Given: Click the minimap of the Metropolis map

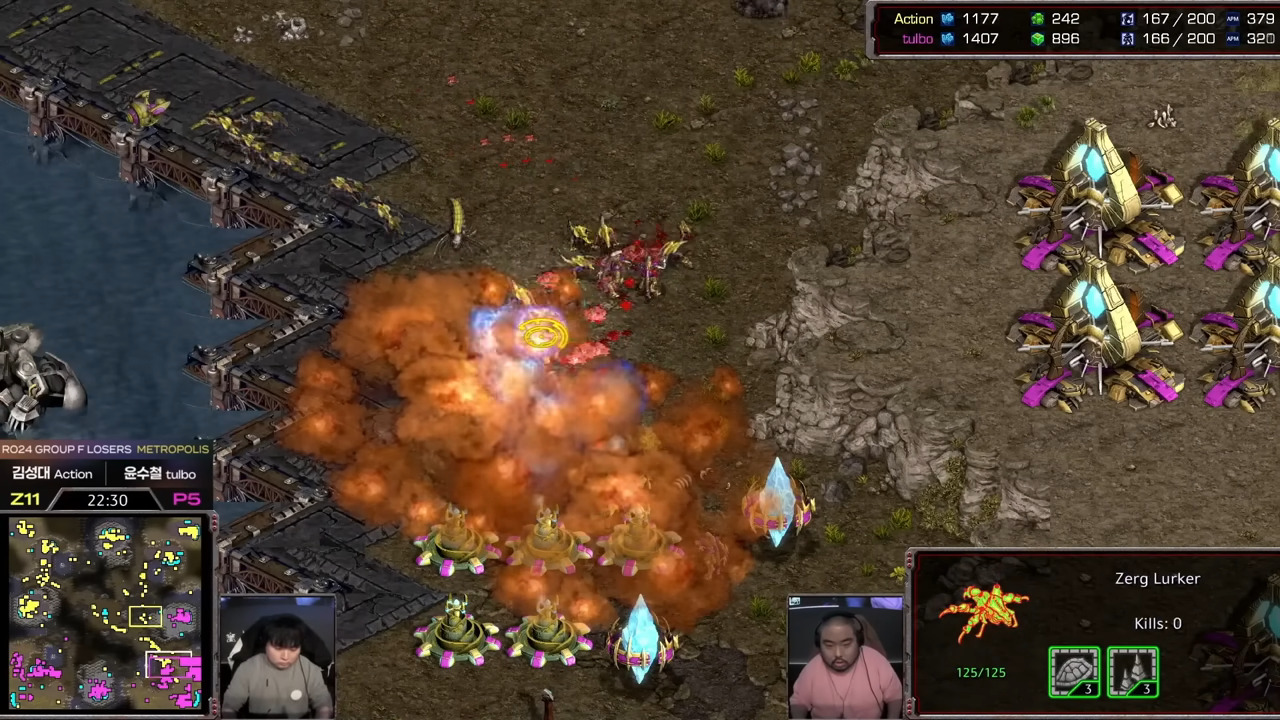Looking at the screenshot, I should pos(105,612).
